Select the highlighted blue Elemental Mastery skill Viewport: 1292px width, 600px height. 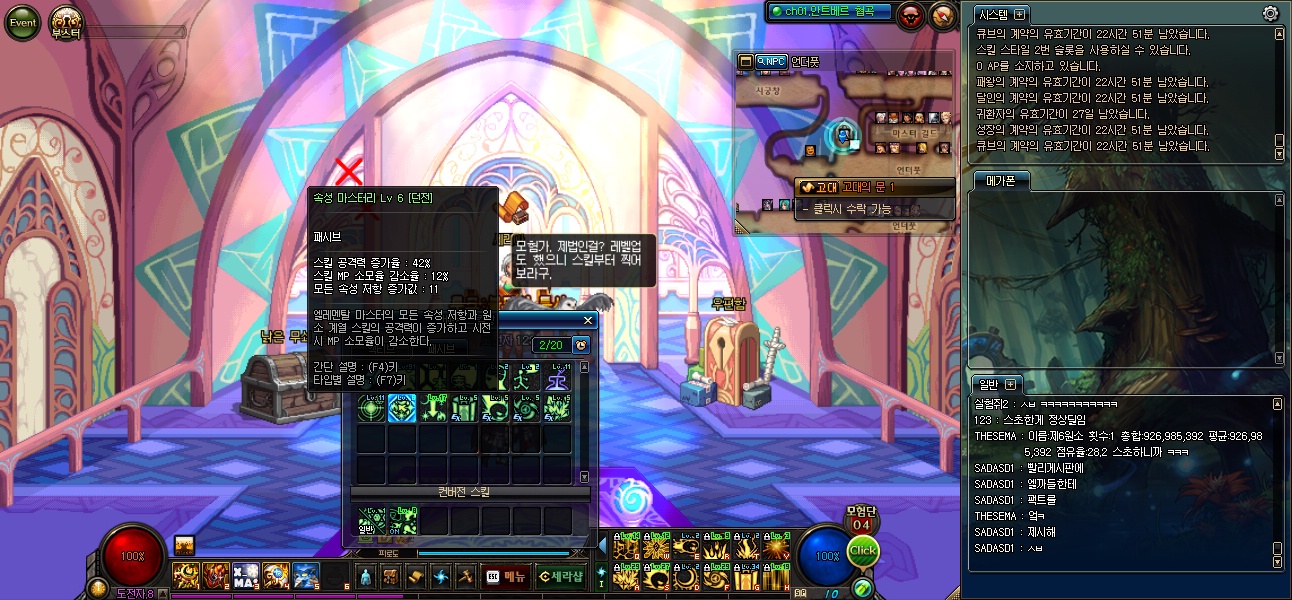(x=402, y=408)
